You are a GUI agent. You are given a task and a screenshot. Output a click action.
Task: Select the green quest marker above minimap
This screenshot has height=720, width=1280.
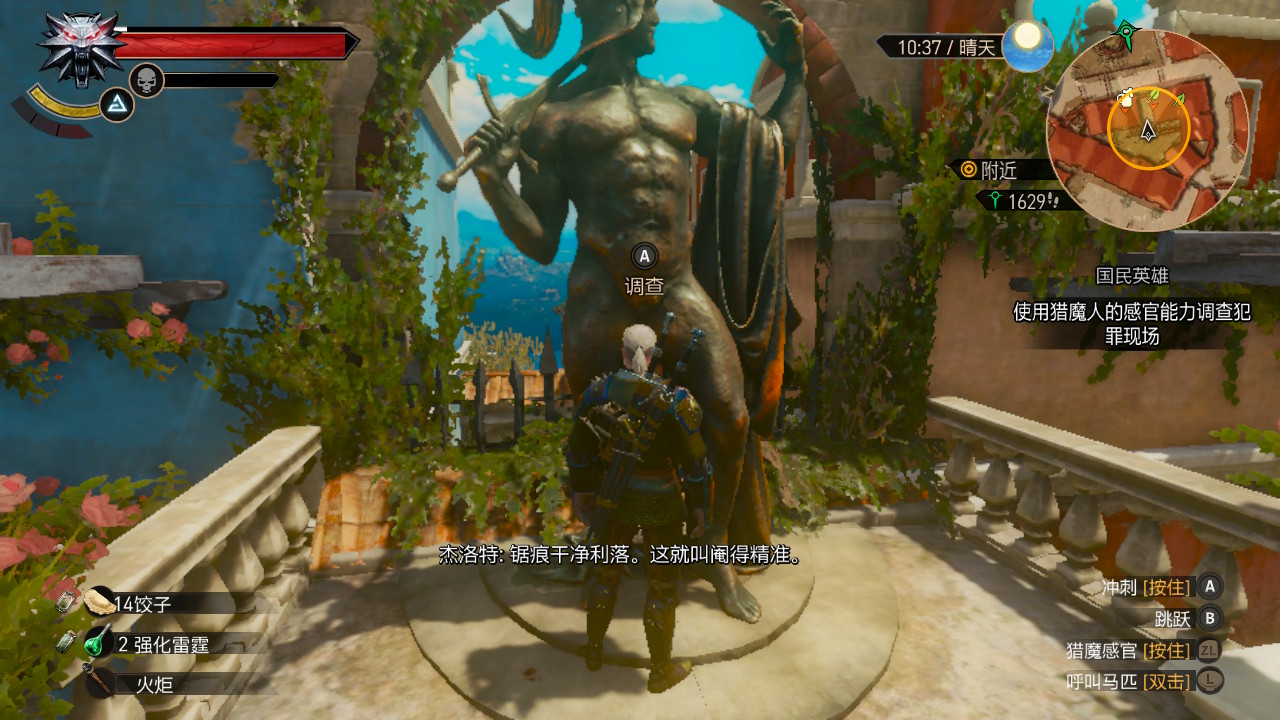1127,36
